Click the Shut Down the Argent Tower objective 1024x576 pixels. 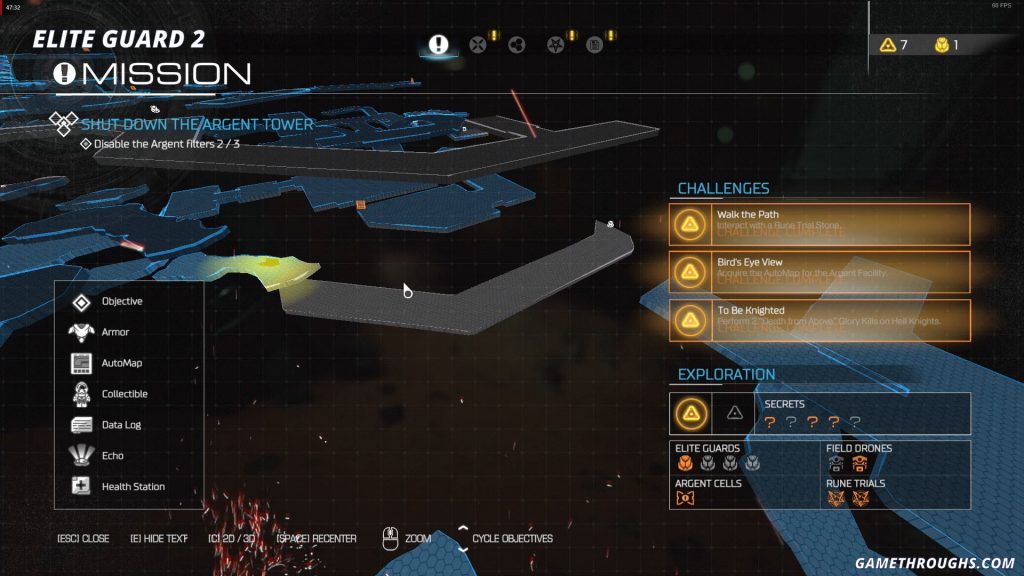197,125
